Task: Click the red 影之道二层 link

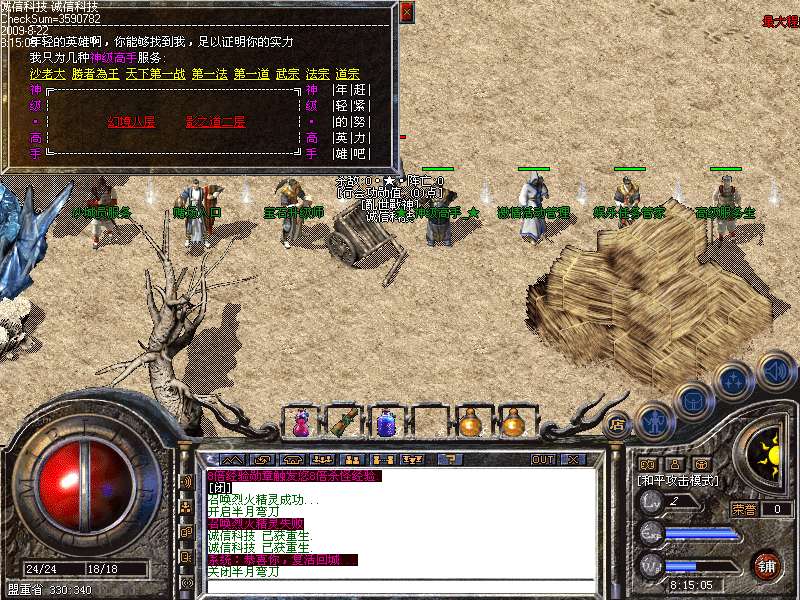Action: click(215, 122)
